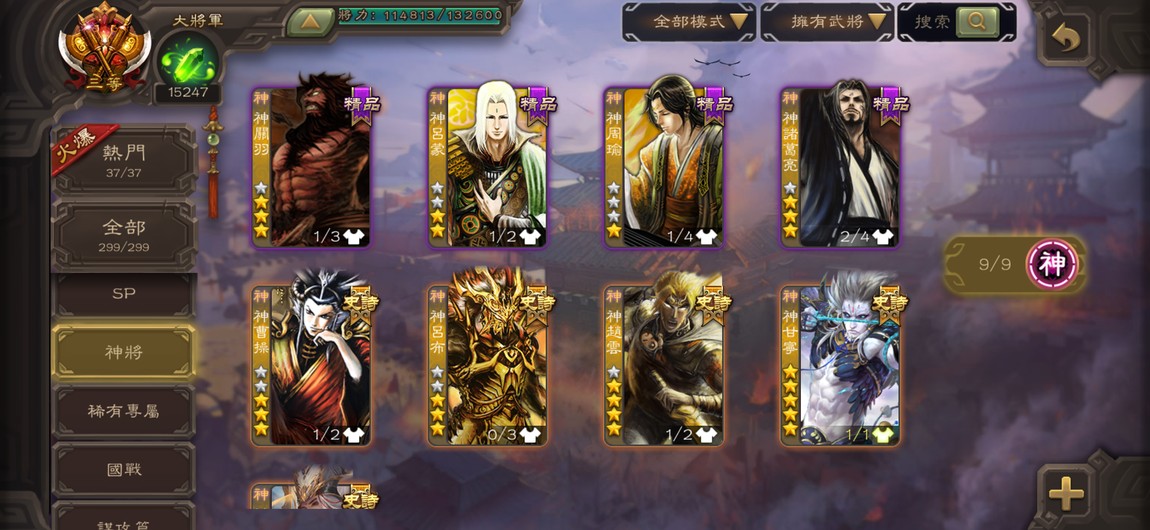Open the 稀有專屬 tab
1150x530 pixels.
click(x=124, y=411)
